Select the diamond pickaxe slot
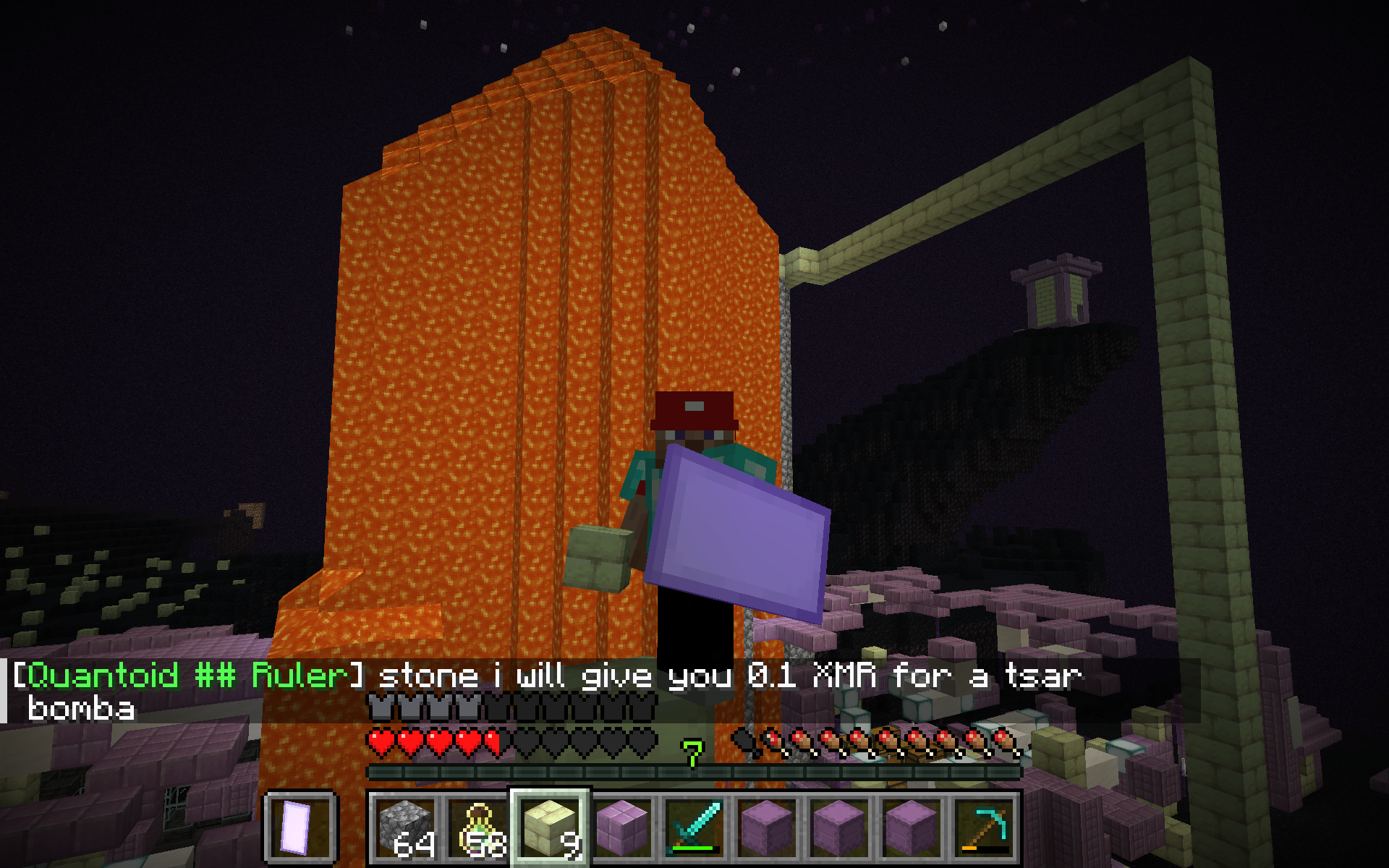The width and height of the screenshot is (1389, 868). tap(984, 827)
